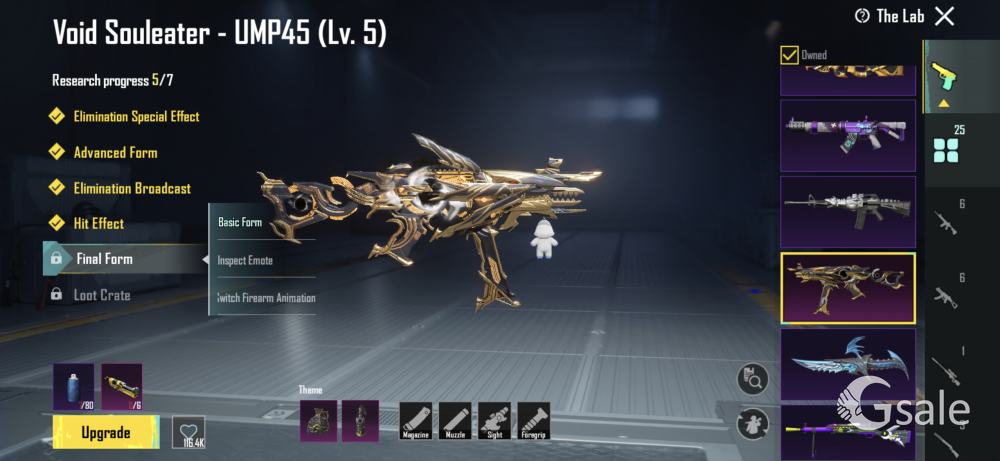Choose the Hit Effect stage

(98, 224)
